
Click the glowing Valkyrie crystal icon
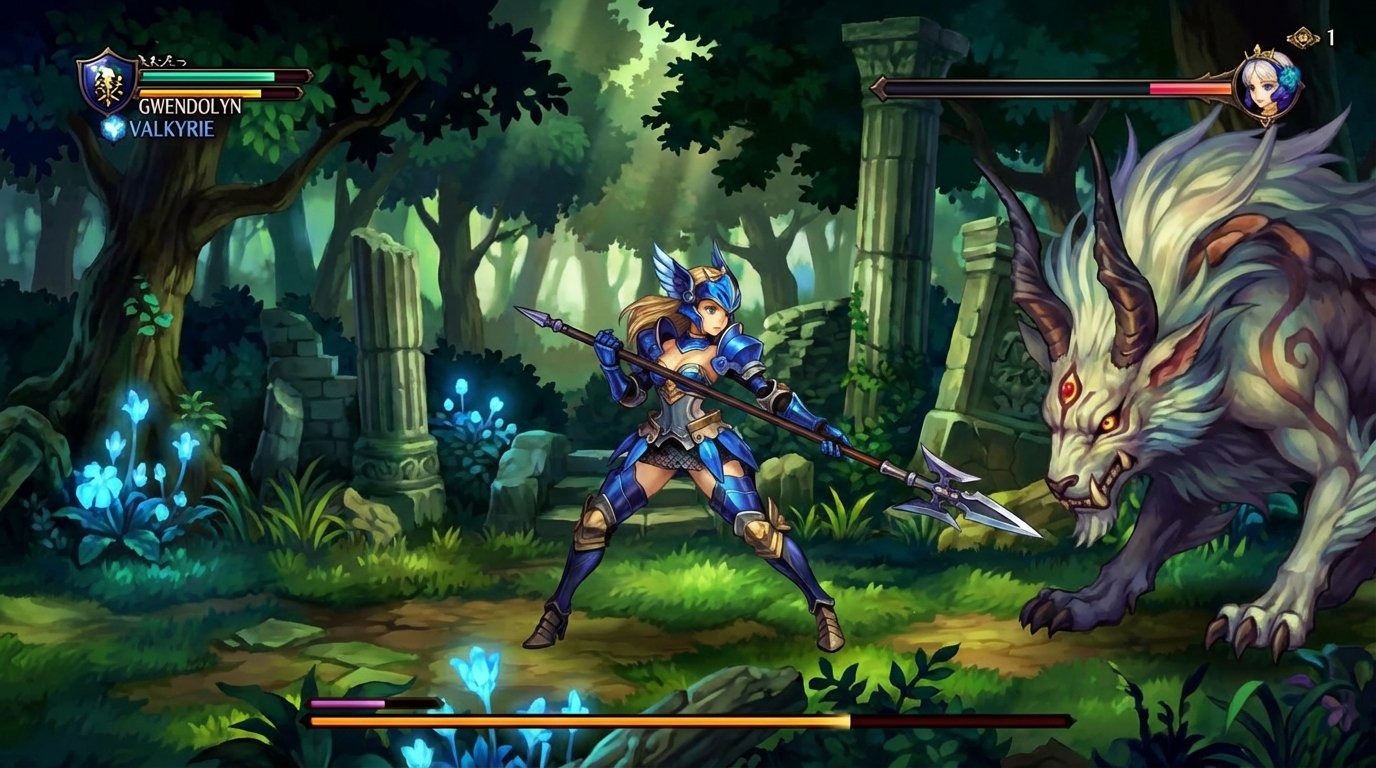click(113, 127)
